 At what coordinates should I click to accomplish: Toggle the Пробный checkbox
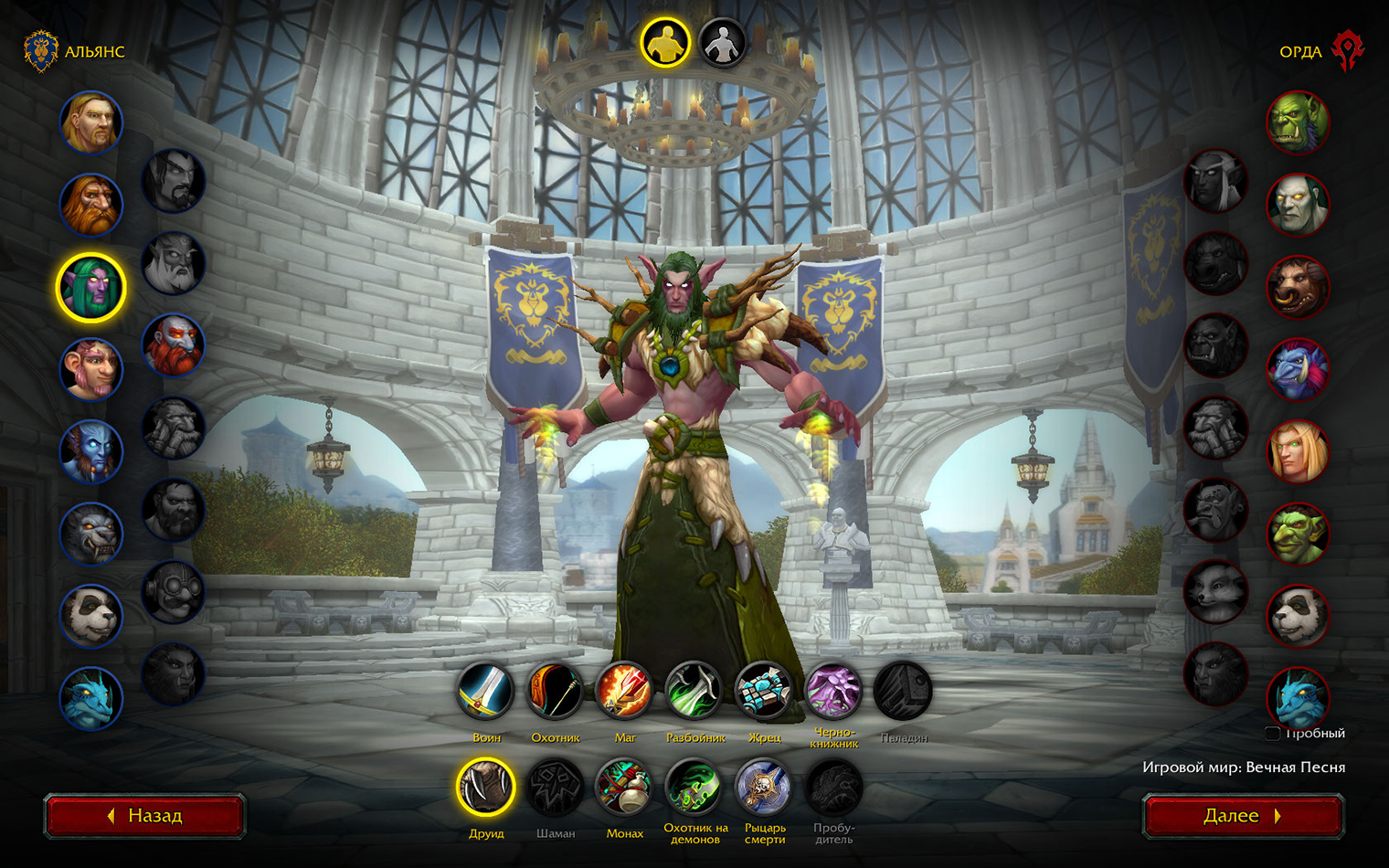tap(1272, 733)
